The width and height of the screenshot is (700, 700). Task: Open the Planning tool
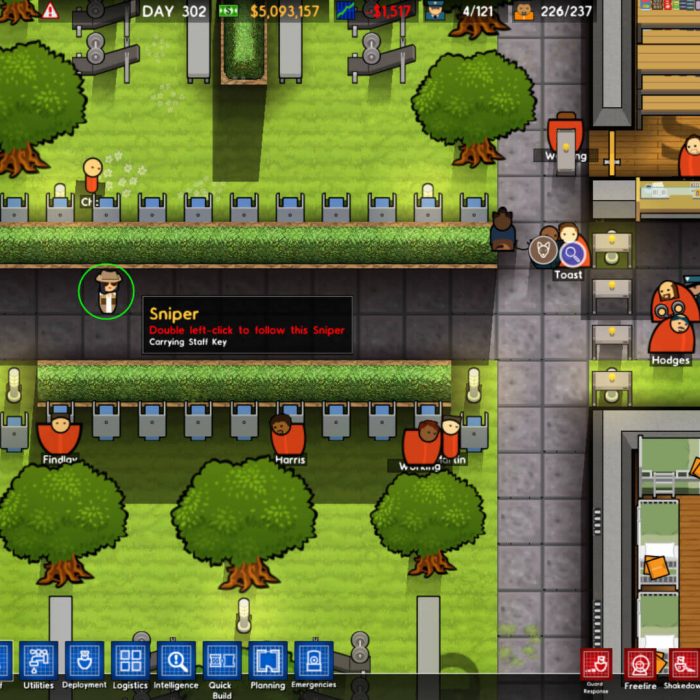[268, 662]
